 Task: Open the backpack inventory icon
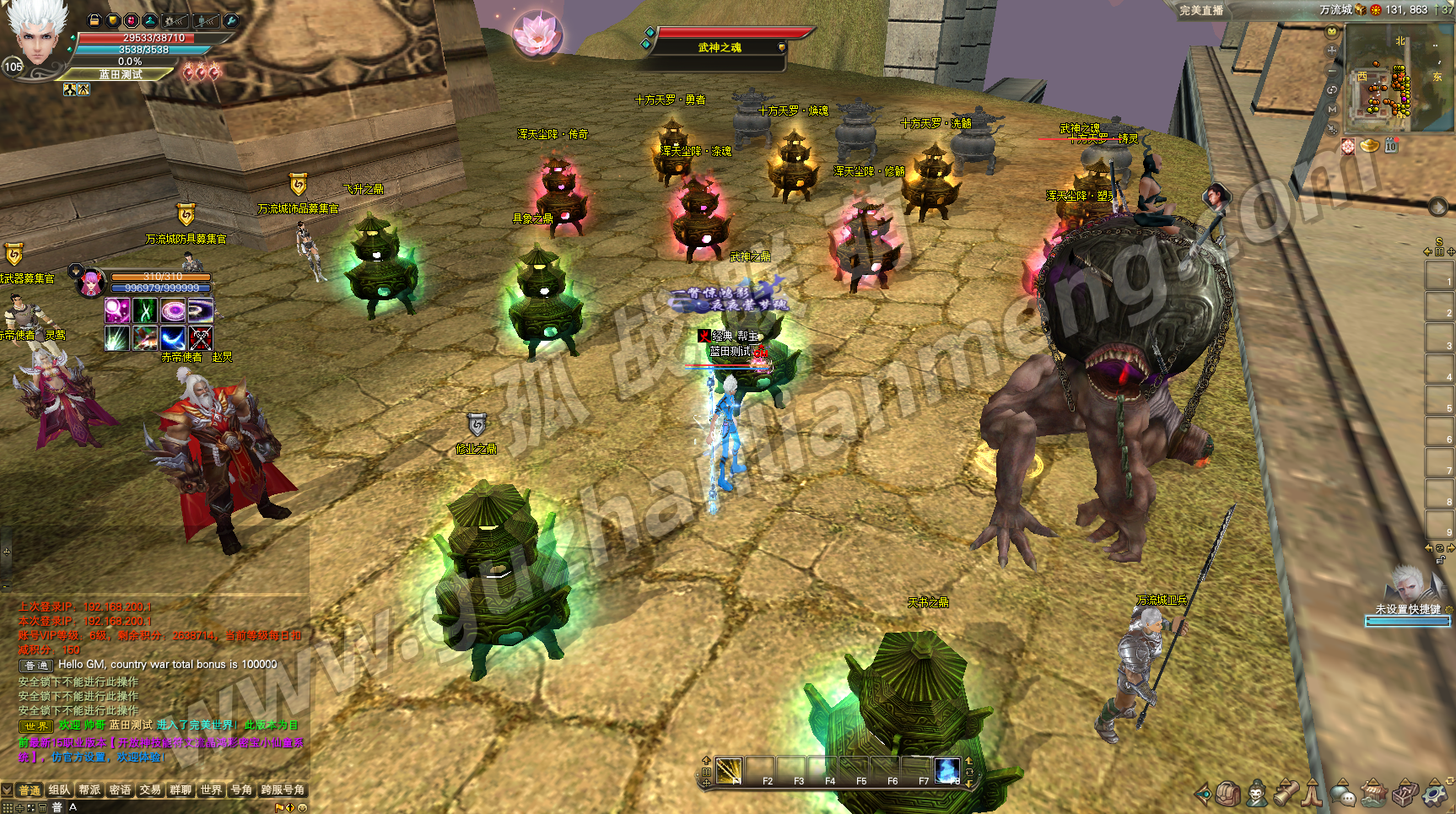click(1227, 794)
